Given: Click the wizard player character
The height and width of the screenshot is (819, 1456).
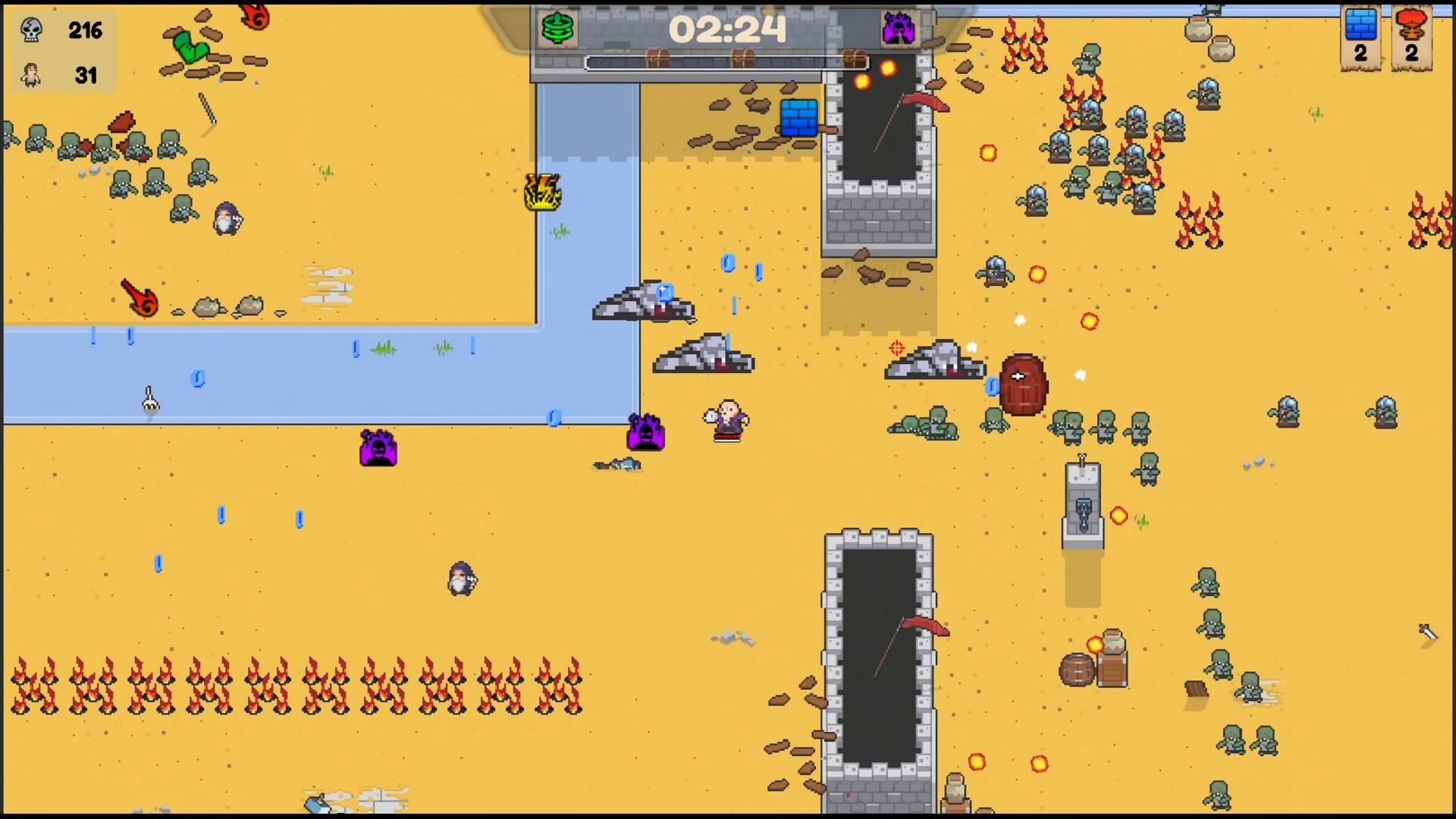Looking at the screenshot, I should [728, 419].
